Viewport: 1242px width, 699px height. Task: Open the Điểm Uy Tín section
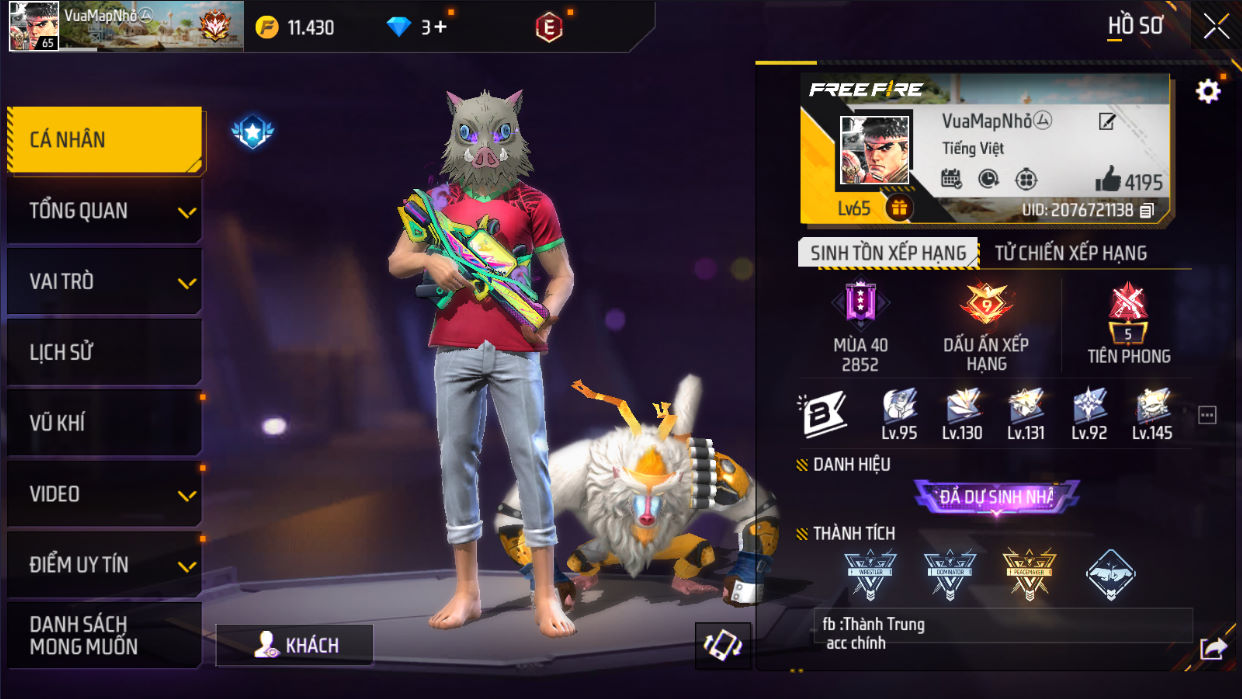point(104,565)
